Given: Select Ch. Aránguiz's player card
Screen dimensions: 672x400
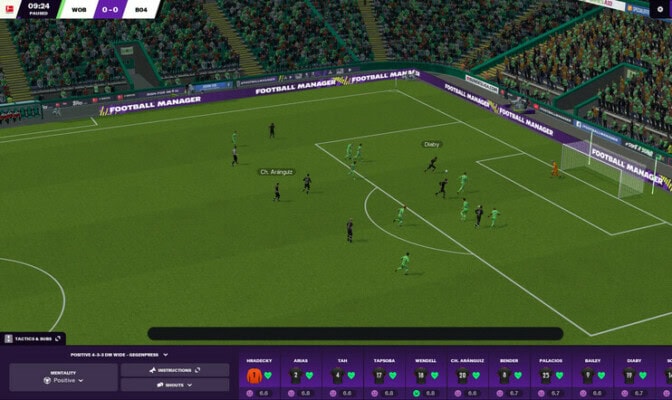Looking at the screenshot, I should pos(467,374).
